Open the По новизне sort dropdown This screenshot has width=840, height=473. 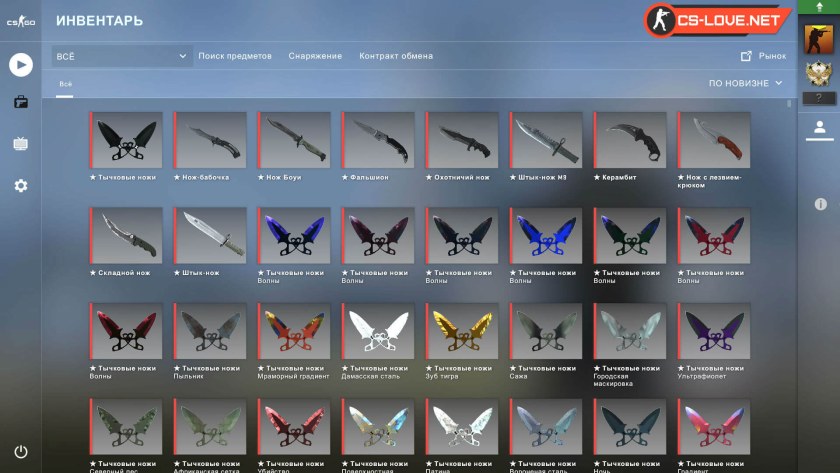coord(745,83)
